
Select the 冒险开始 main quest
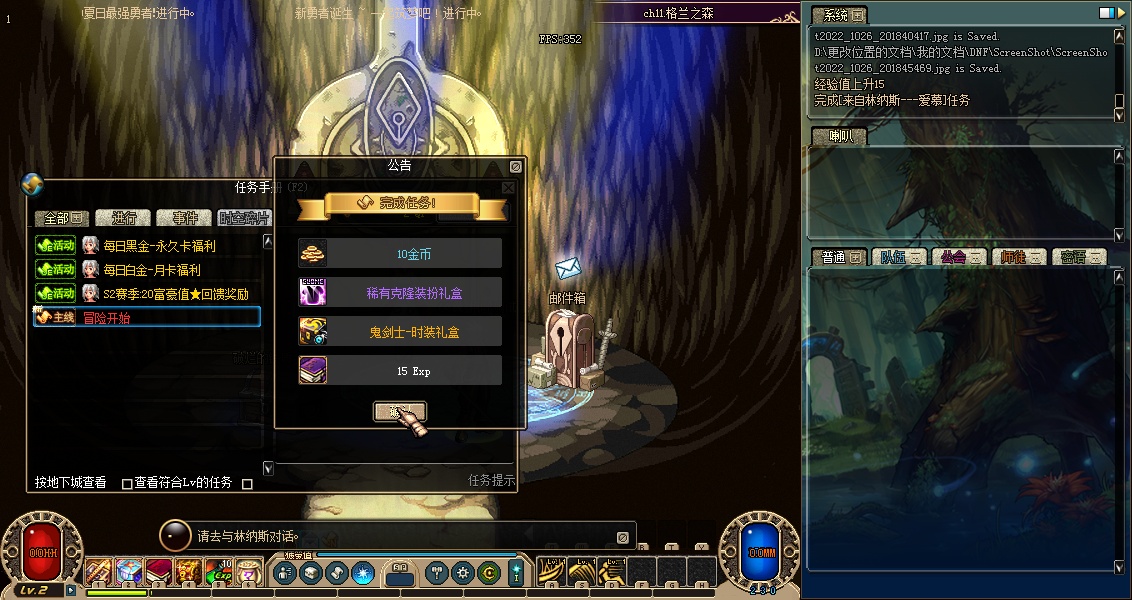(x=107, y=317)
